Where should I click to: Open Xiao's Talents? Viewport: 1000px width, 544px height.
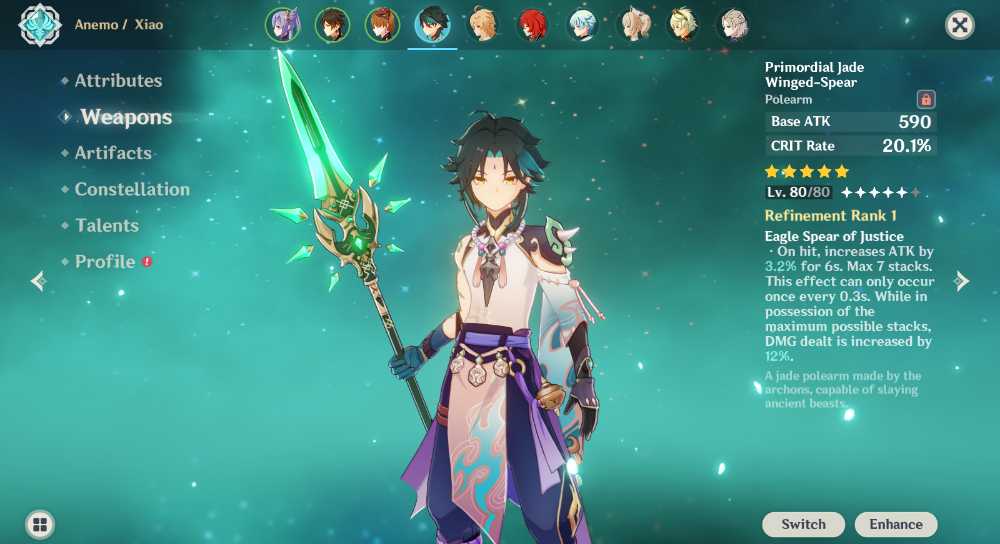(107, 225)
